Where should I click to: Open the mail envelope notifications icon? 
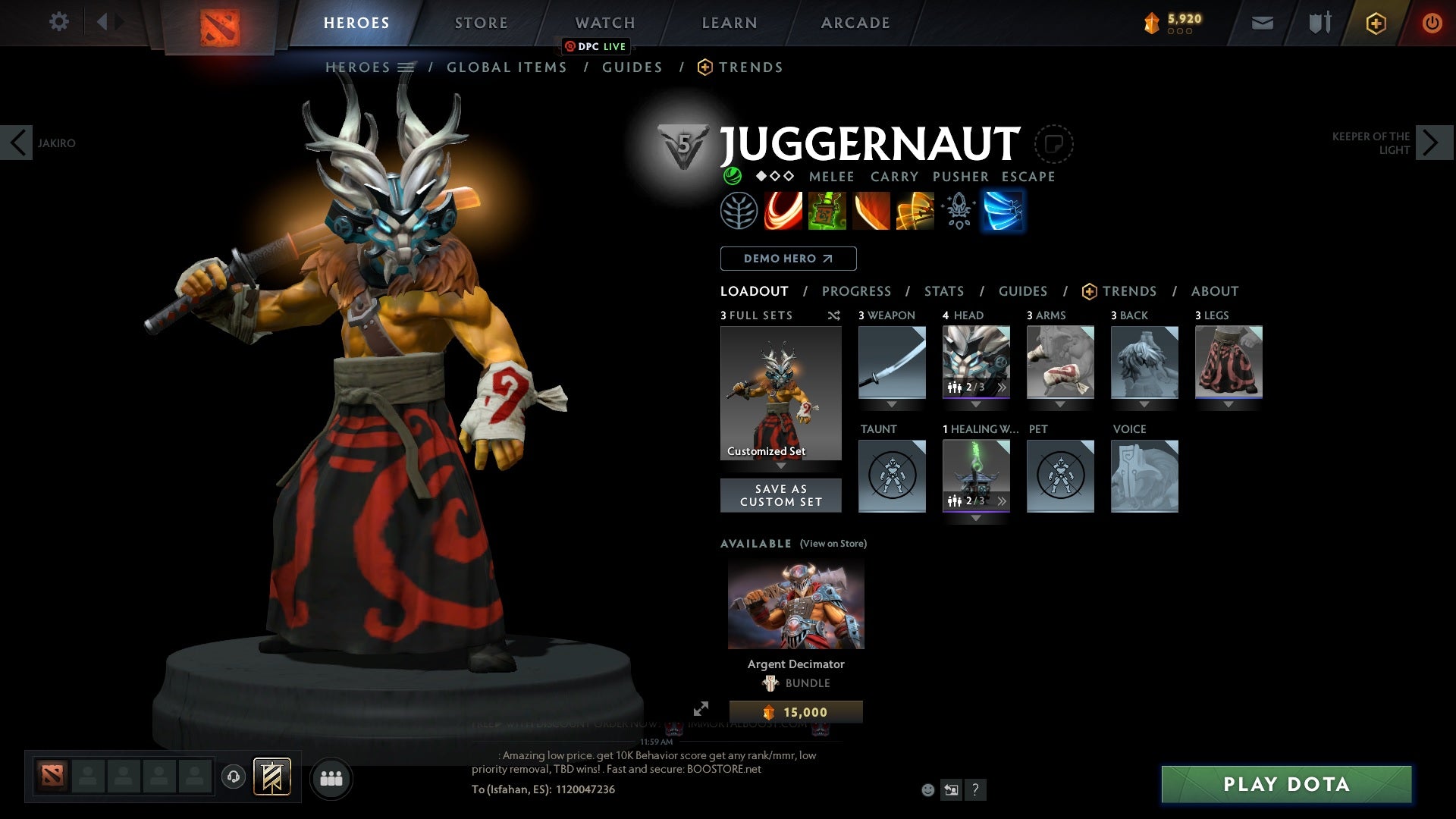click(x=1261, y=22)
